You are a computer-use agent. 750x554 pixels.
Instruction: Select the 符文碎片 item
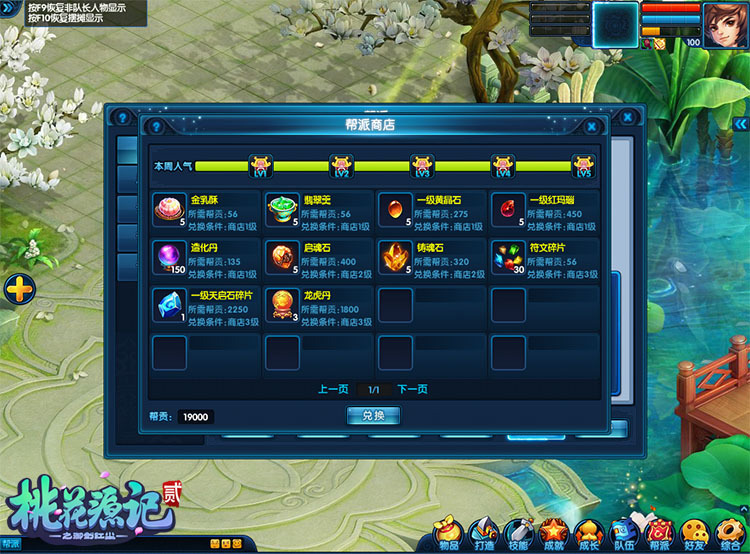click(x=508, y=259)
